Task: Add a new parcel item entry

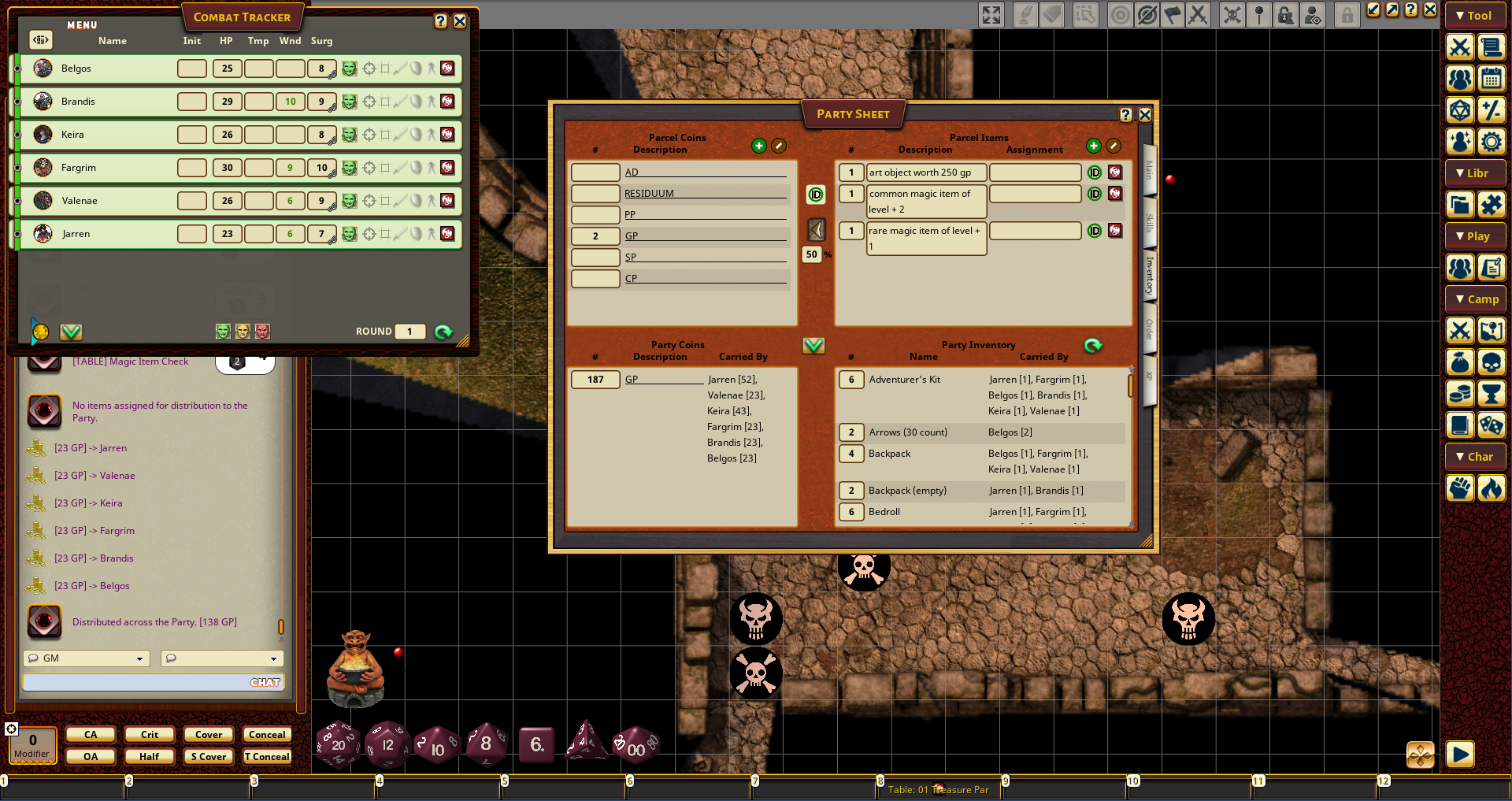Action: (x=1093, y=146)
